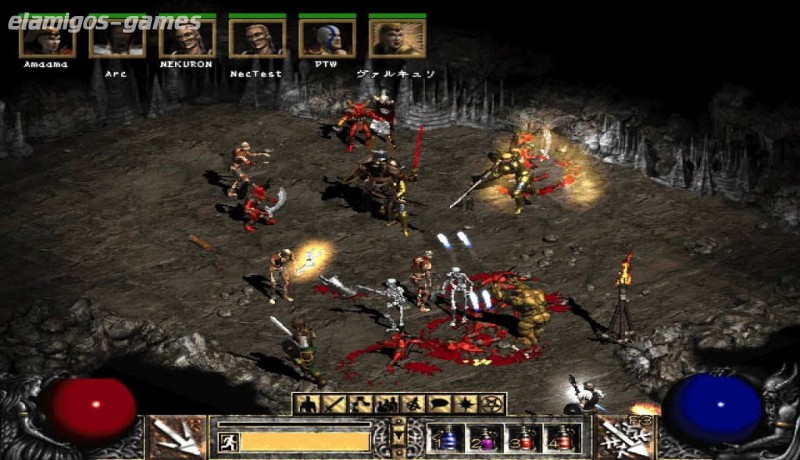Select the Amaama party portrait
This screenshot has height=460, width=800.
click(47, 38)
